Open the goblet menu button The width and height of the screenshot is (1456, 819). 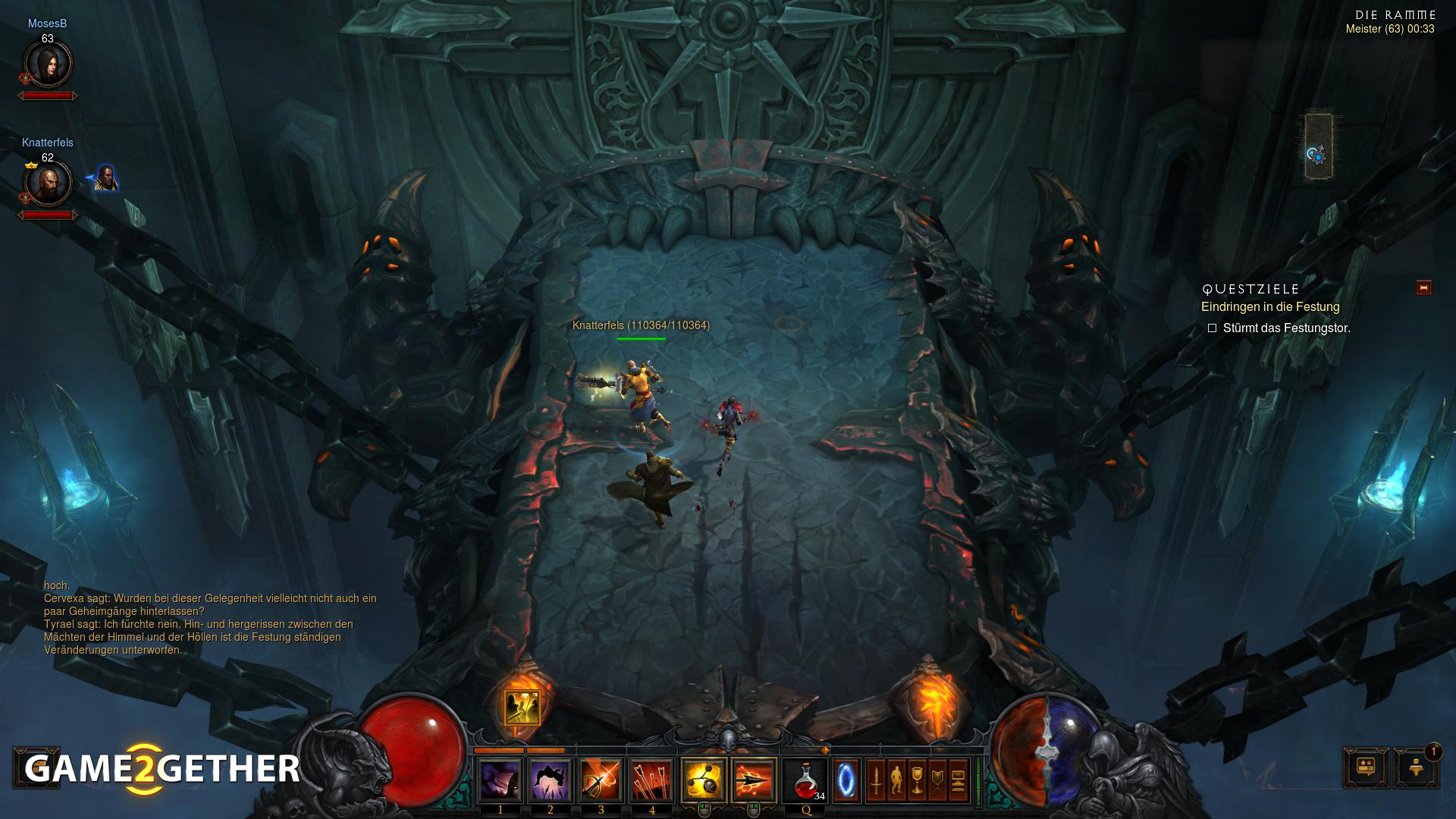tap(917, 780)
